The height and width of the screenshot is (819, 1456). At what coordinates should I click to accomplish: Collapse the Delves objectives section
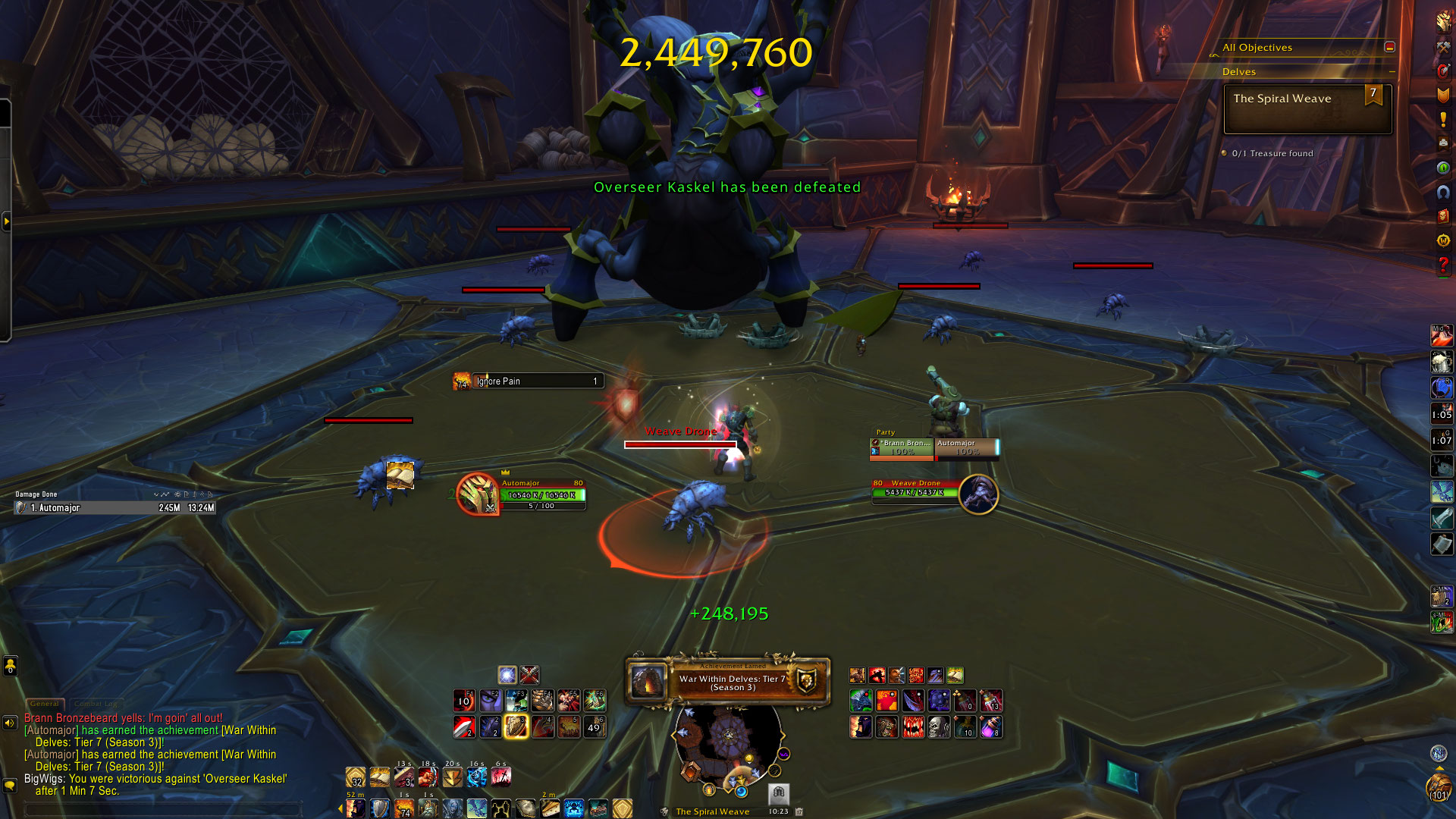pyautogui.click(x=1392, y=71)
